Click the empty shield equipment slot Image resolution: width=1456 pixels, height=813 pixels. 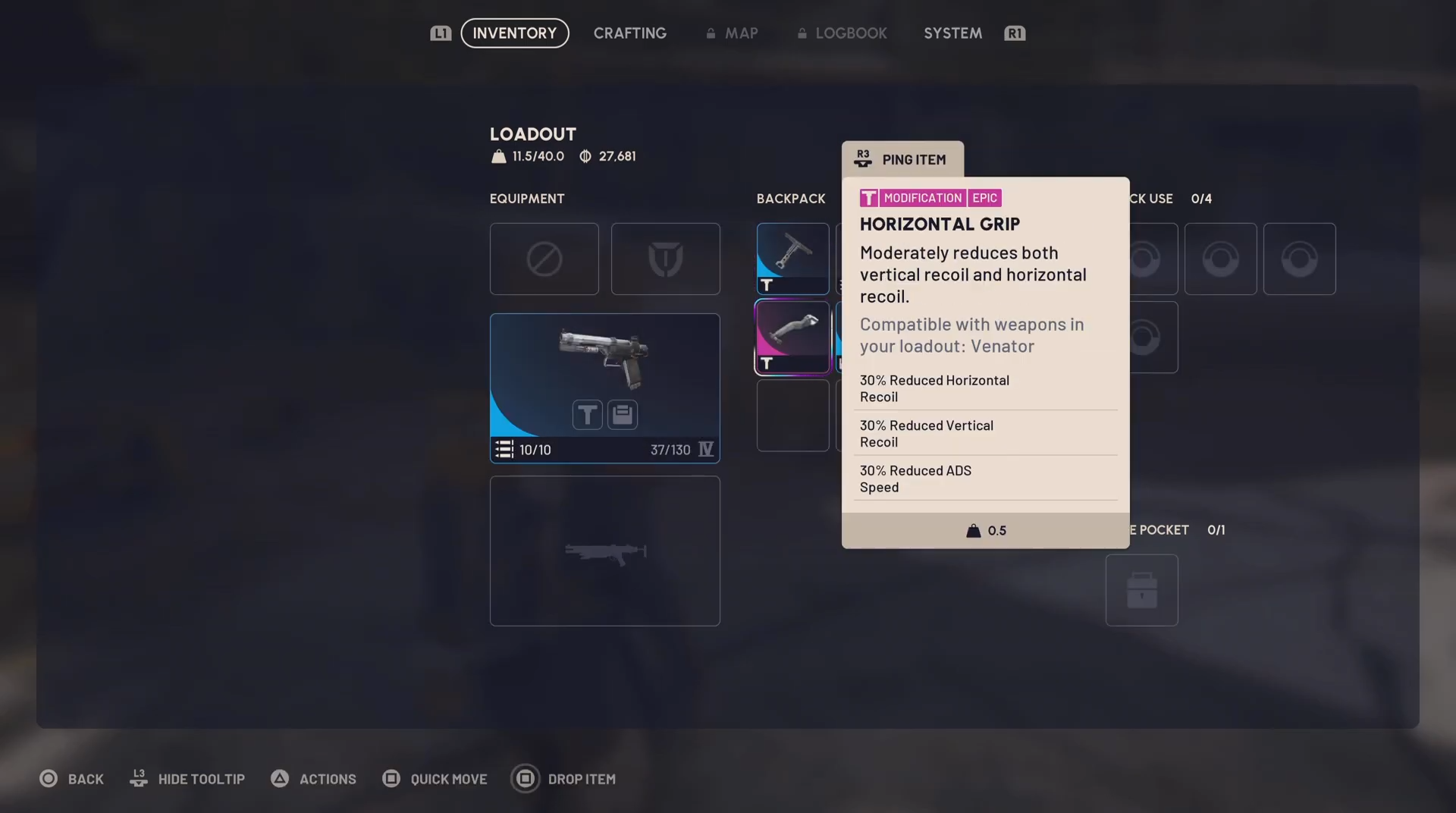pyautogui.click(x=665, y=259)
